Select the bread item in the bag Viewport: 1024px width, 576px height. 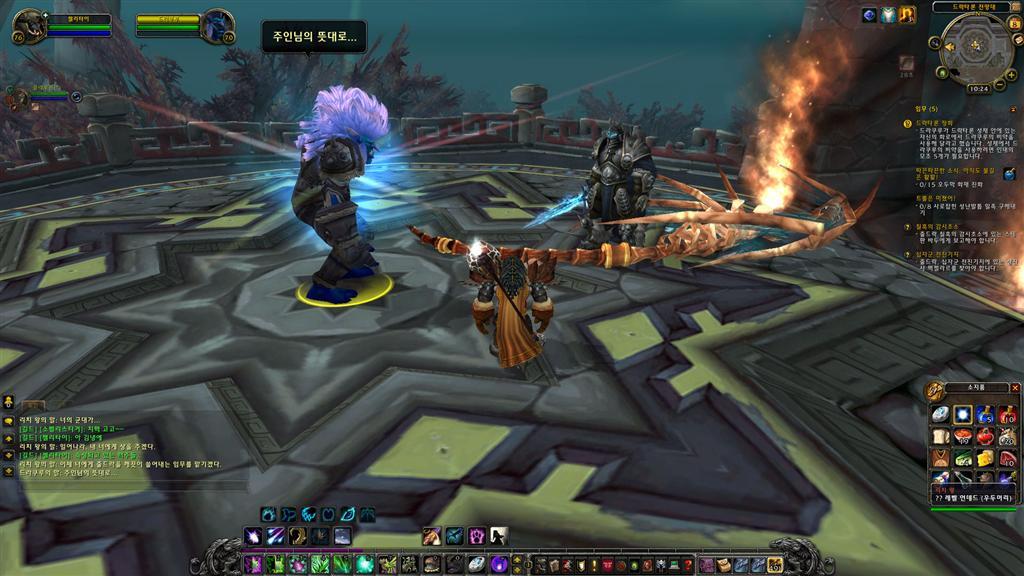tap(940, 436)
